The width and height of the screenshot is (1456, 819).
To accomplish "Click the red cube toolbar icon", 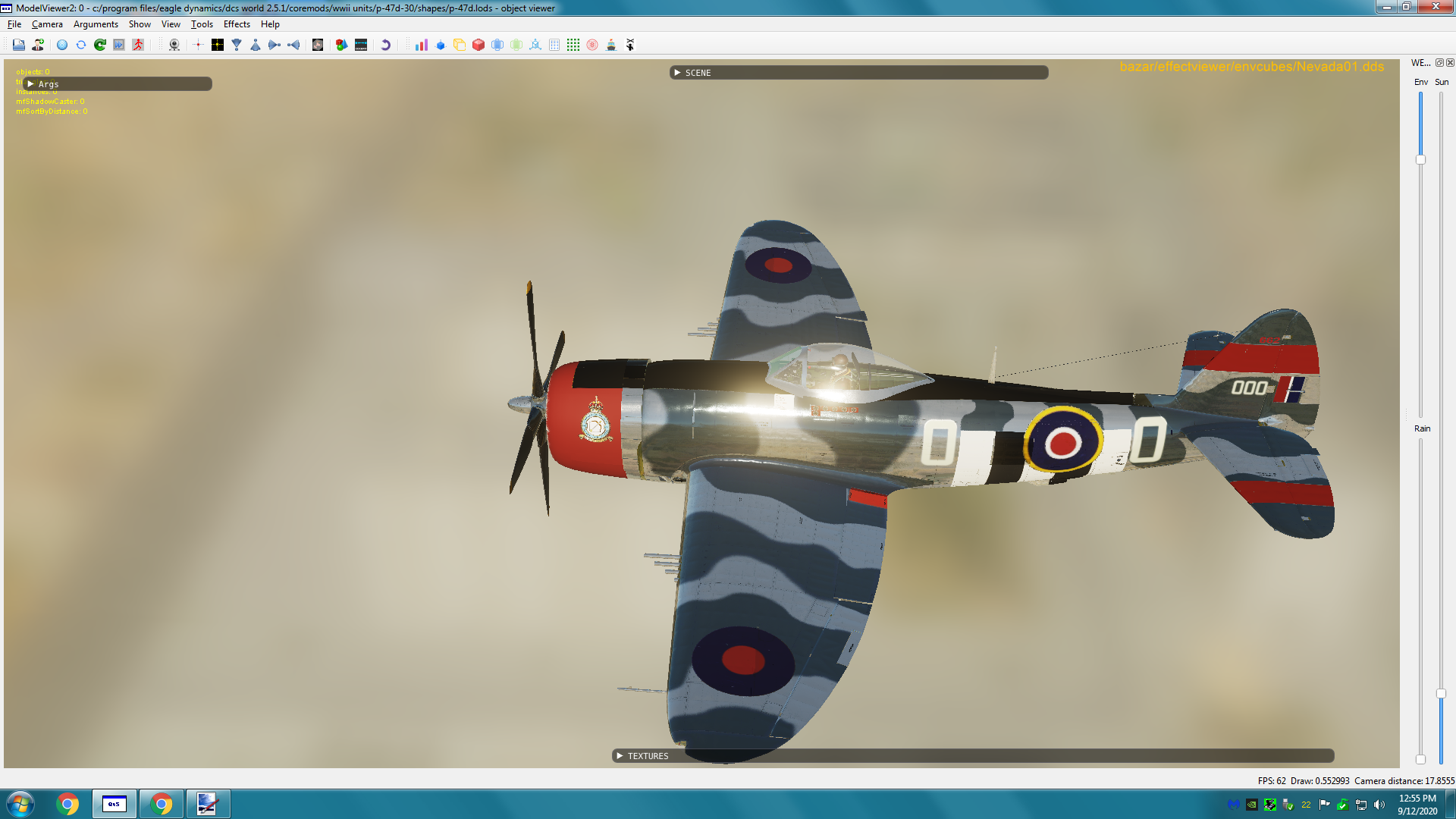I will pyautogui.click(x=479, y=45).
